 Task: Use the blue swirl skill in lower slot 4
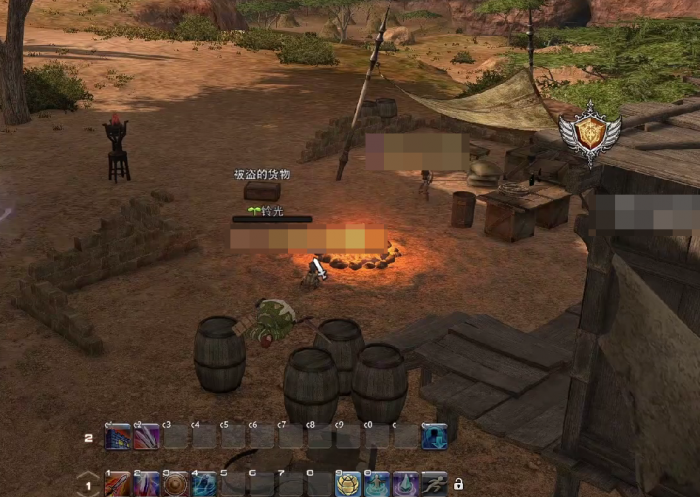point(204,484)
